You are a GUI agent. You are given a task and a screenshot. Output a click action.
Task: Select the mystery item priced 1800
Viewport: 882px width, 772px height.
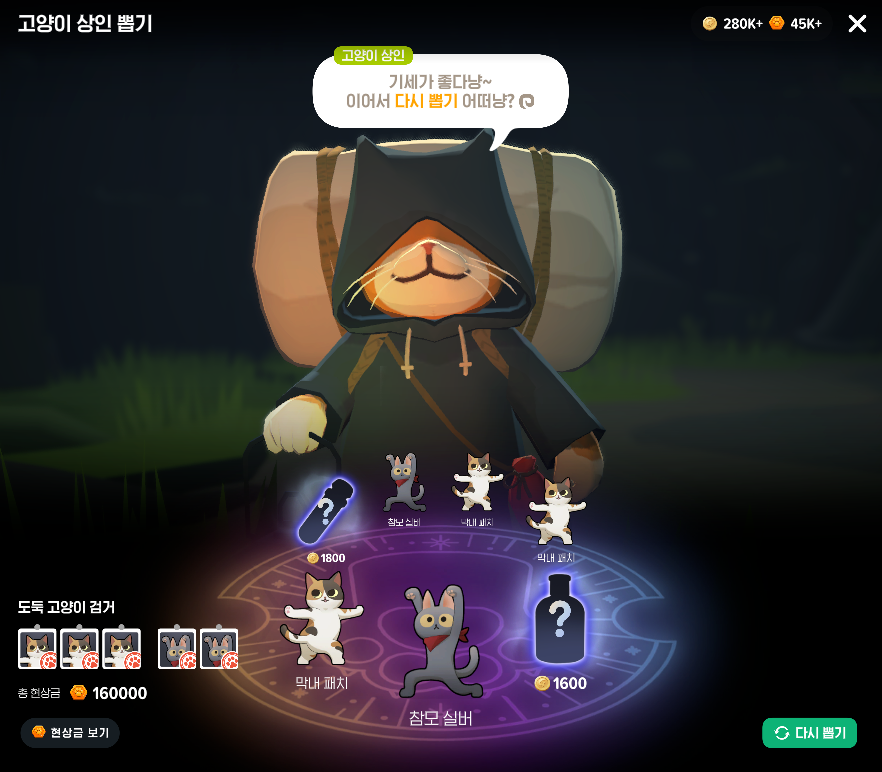(x=326, y=514)
